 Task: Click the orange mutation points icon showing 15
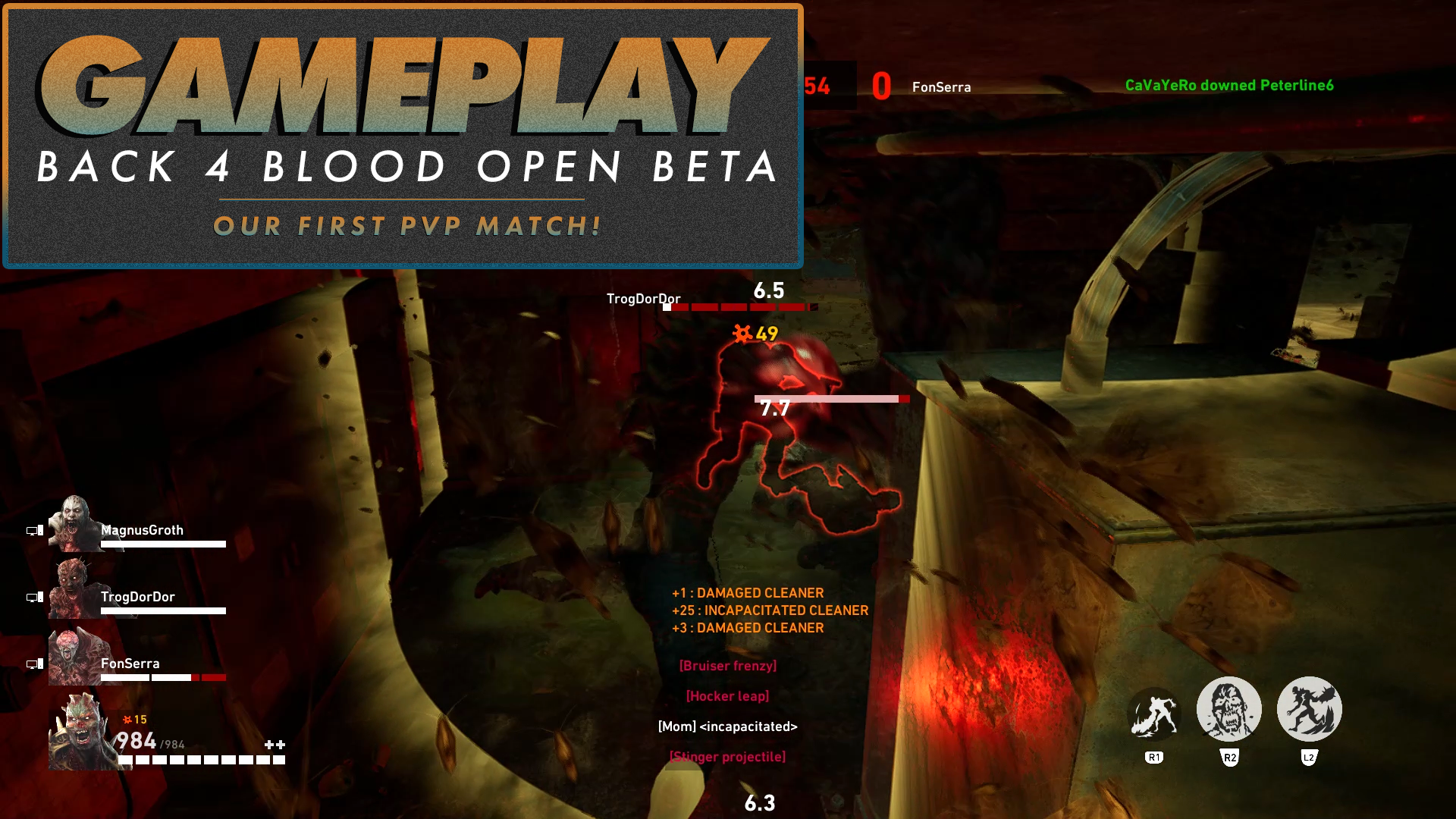127,720
